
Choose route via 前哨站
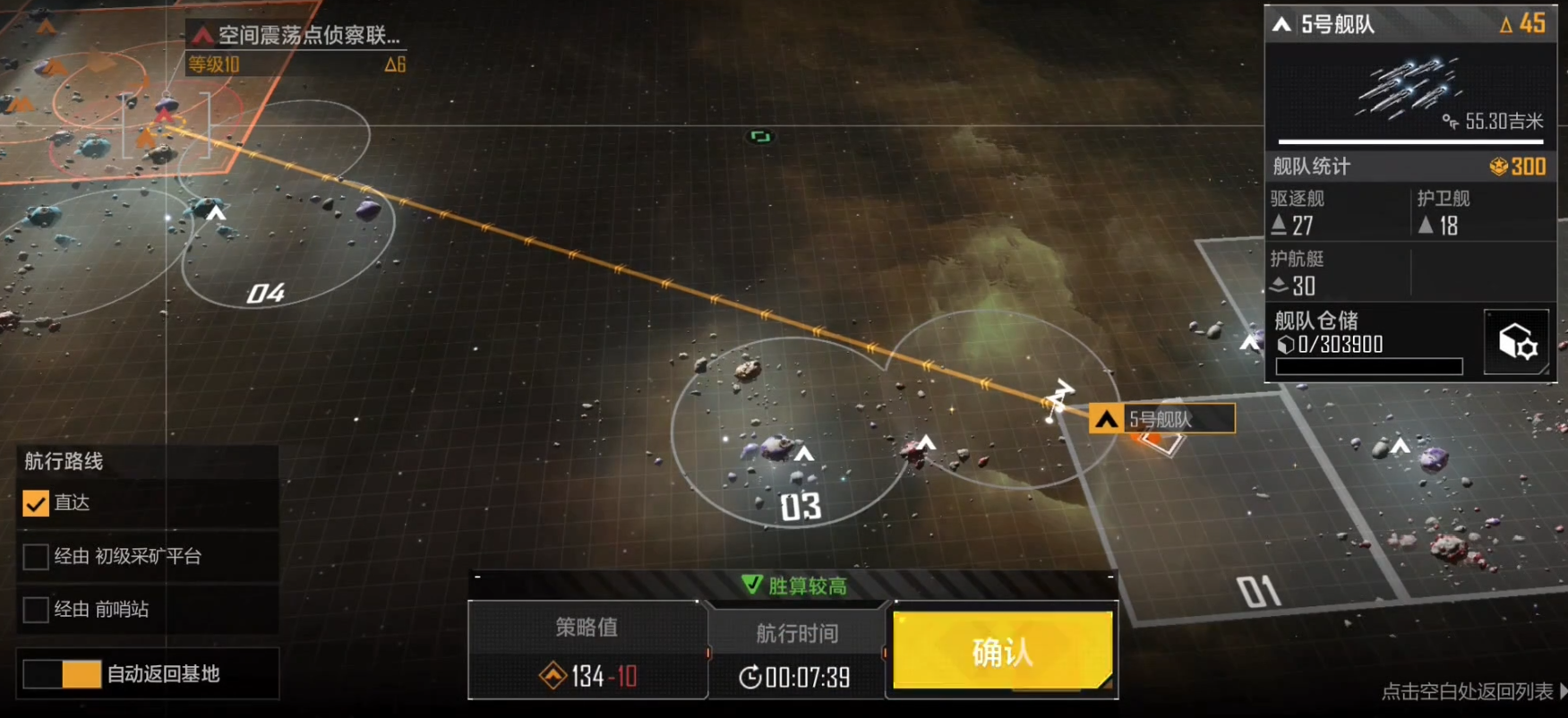(x=36, y=610)
